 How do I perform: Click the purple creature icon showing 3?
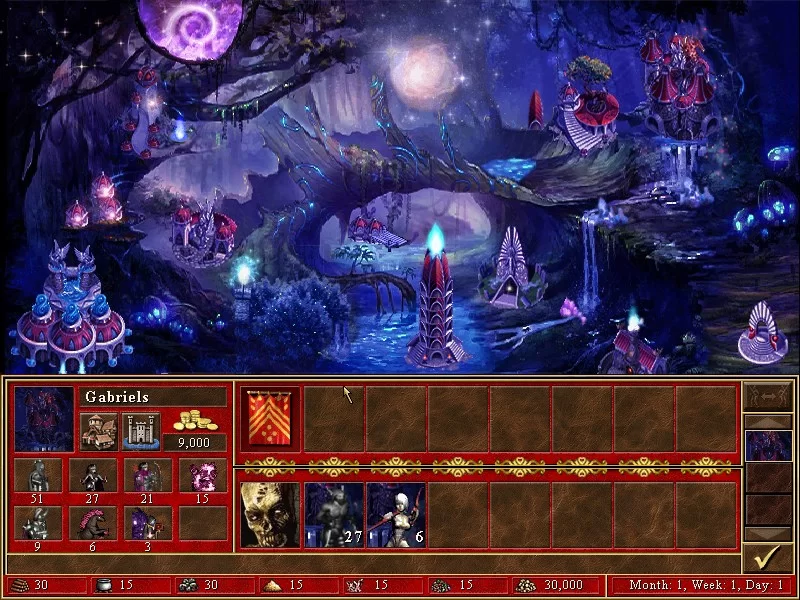pos(147,523)
